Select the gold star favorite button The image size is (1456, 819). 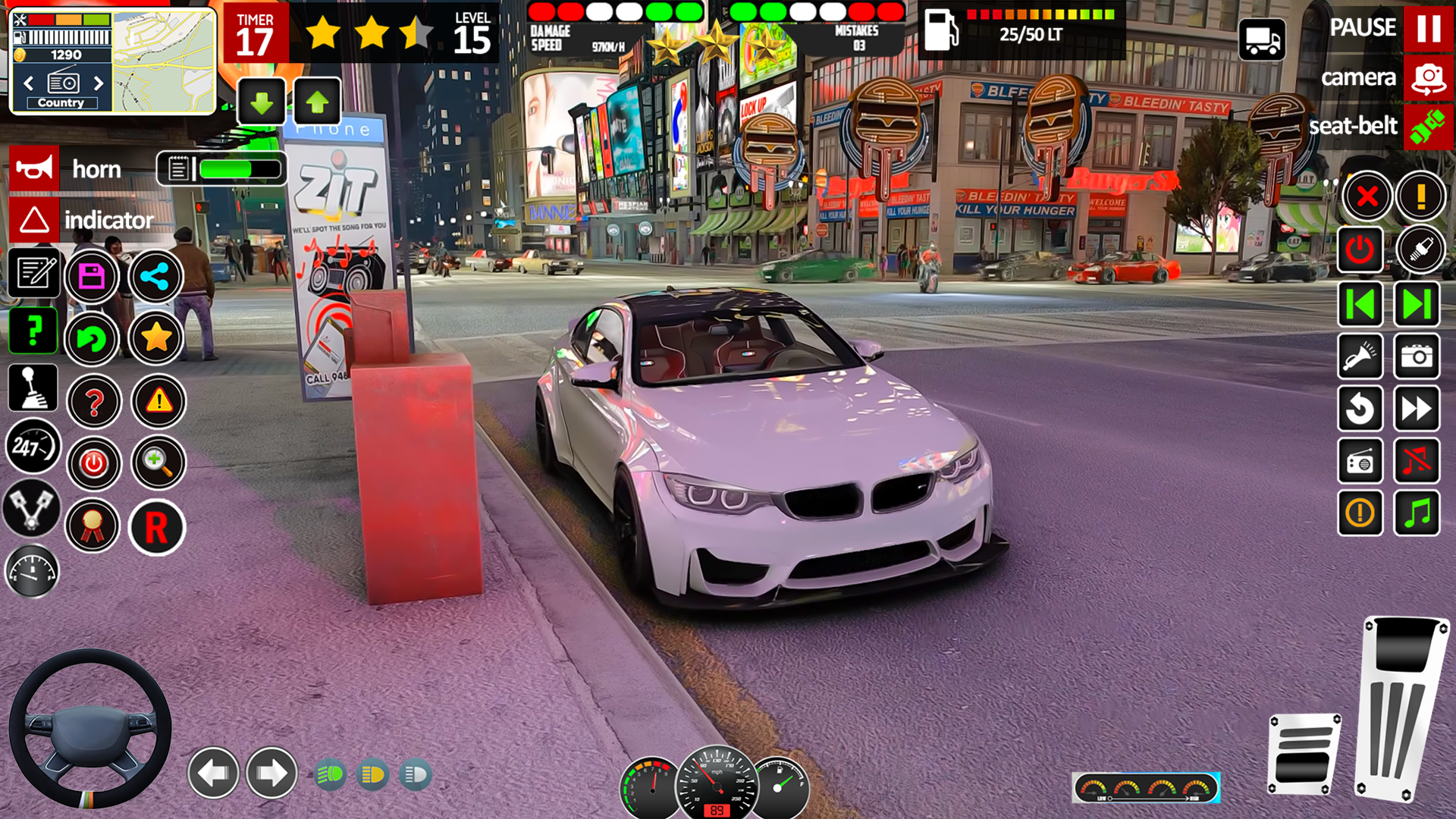[x=155, y=338]
